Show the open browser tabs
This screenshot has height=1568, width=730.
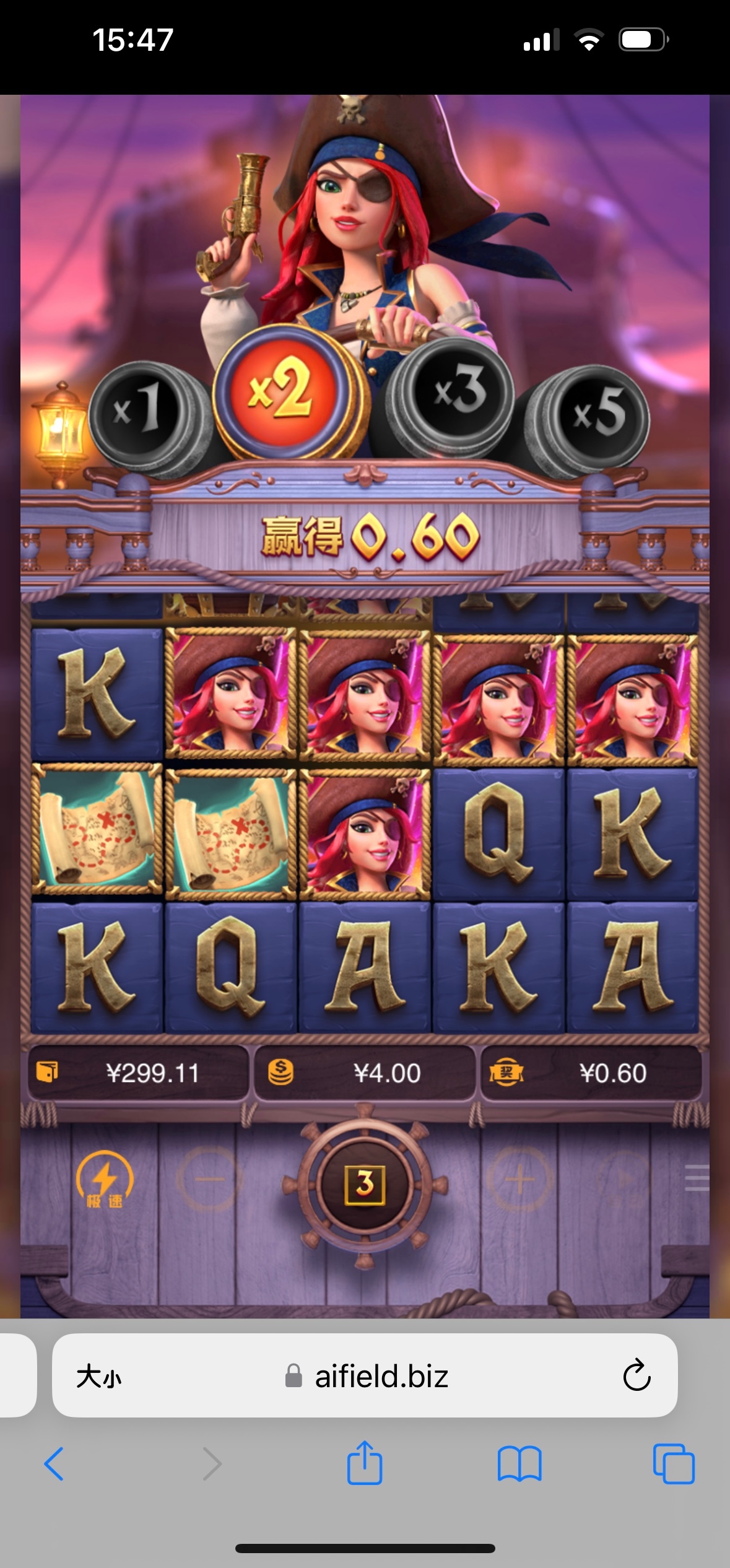(674, 1463)
